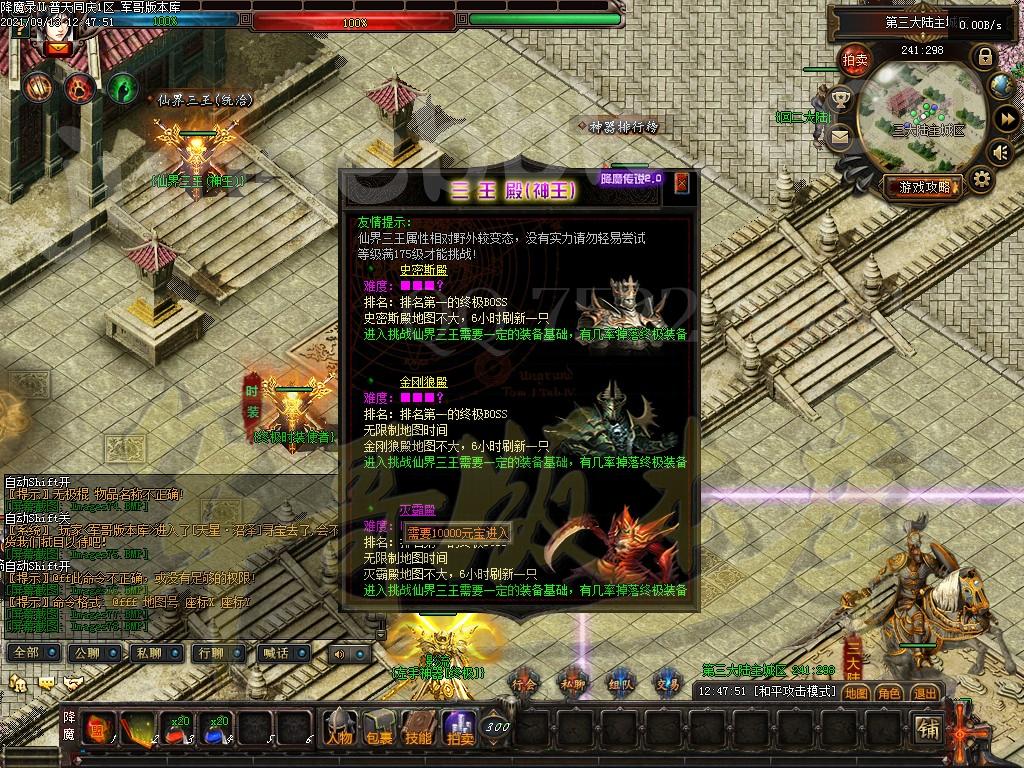Open the 人物 character panel
Viewport: 1024px width, 768px height.
click(x=338, y=727)
